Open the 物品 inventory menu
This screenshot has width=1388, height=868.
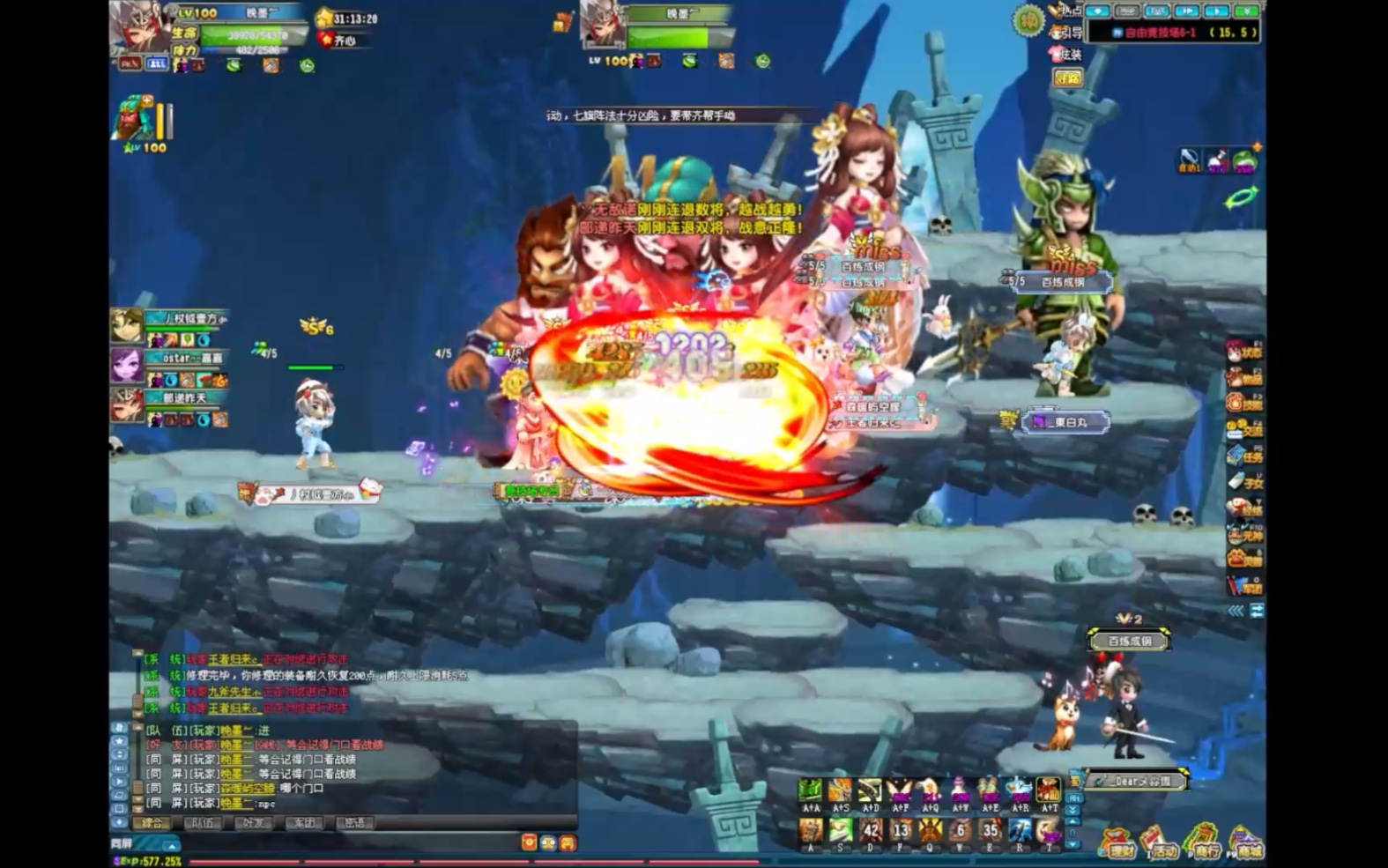(1244, 378)
